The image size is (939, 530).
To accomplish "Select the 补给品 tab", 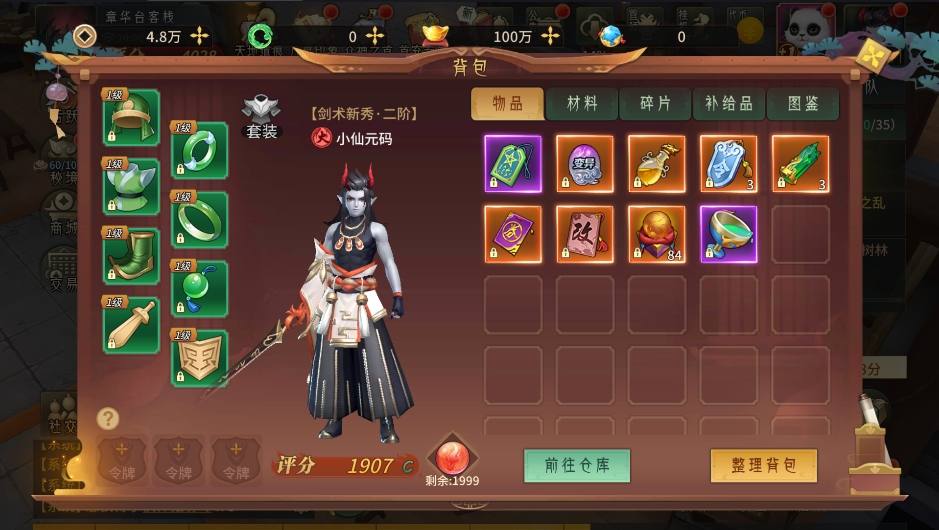I will [x=728, y=104].
